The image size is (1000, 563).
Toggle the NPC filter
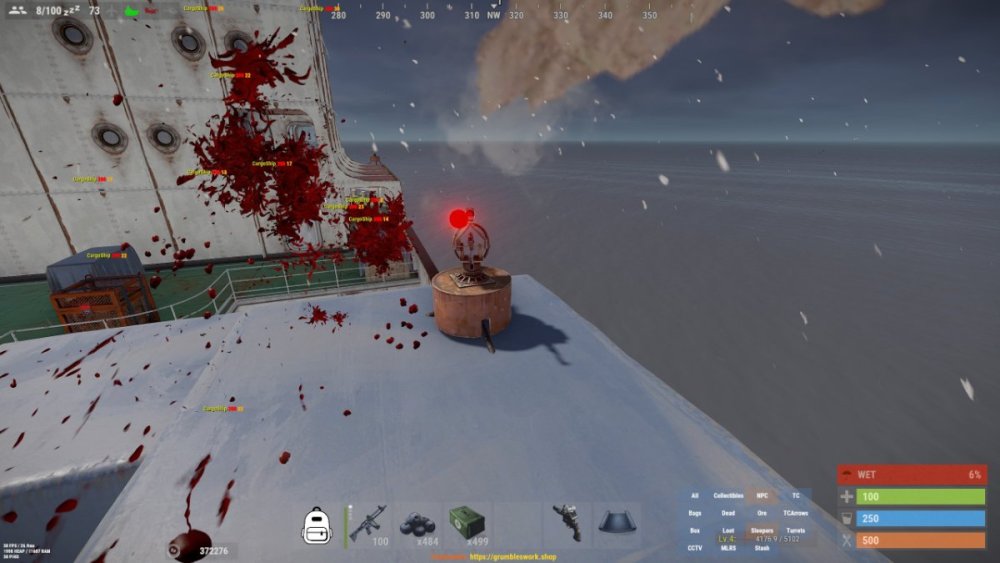coord(762,496)
